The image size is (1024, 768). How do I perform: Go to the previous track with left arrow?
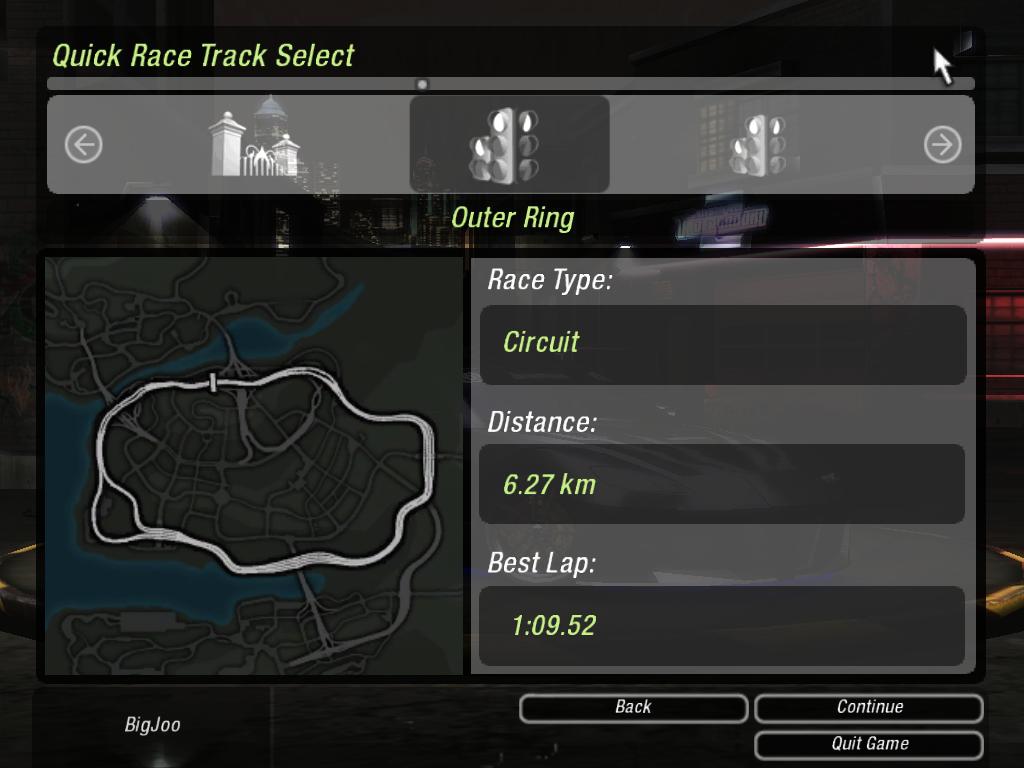pyautogui.click(x=84, y=145)
